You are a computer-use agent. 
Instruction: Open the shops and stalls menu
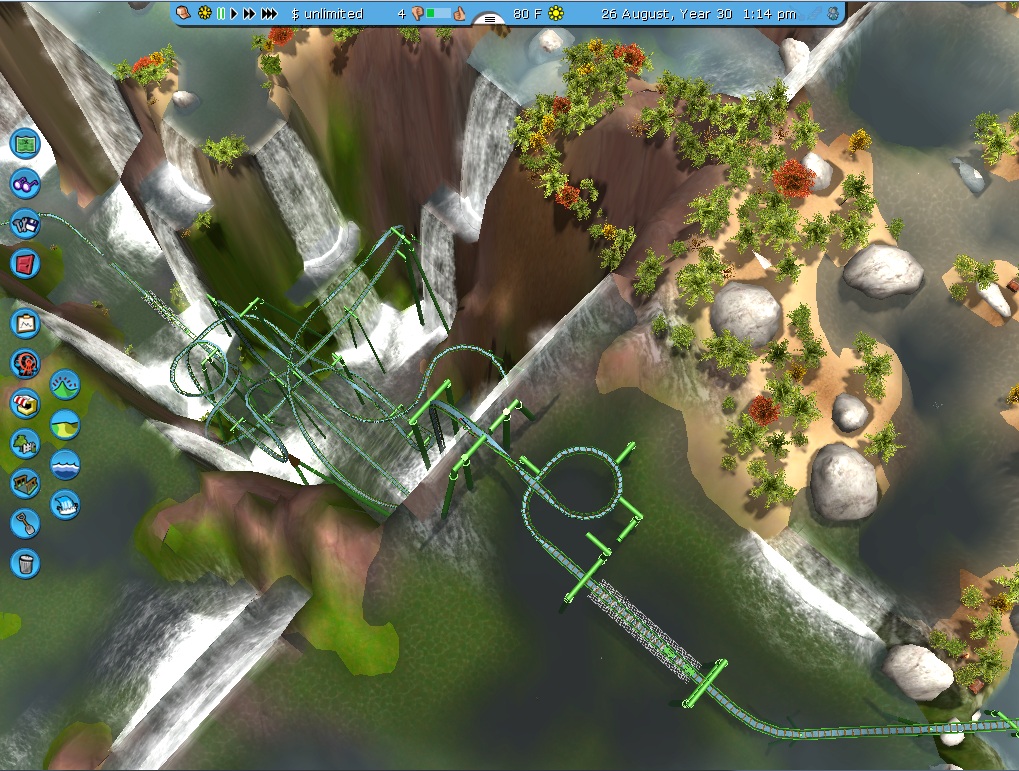25,403
